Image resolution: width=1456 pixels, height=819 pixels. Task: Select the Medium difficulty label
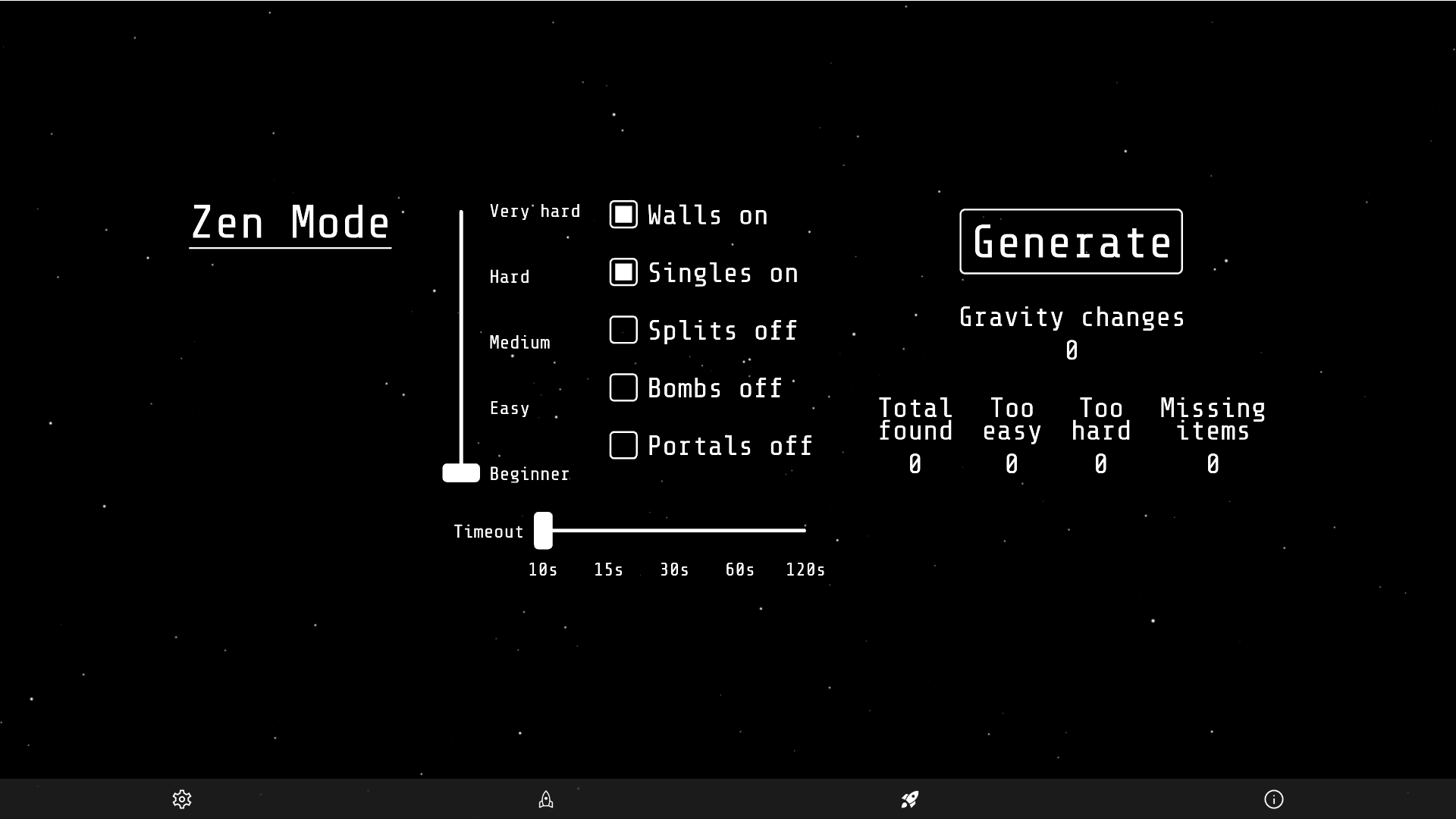pos(519,343)
